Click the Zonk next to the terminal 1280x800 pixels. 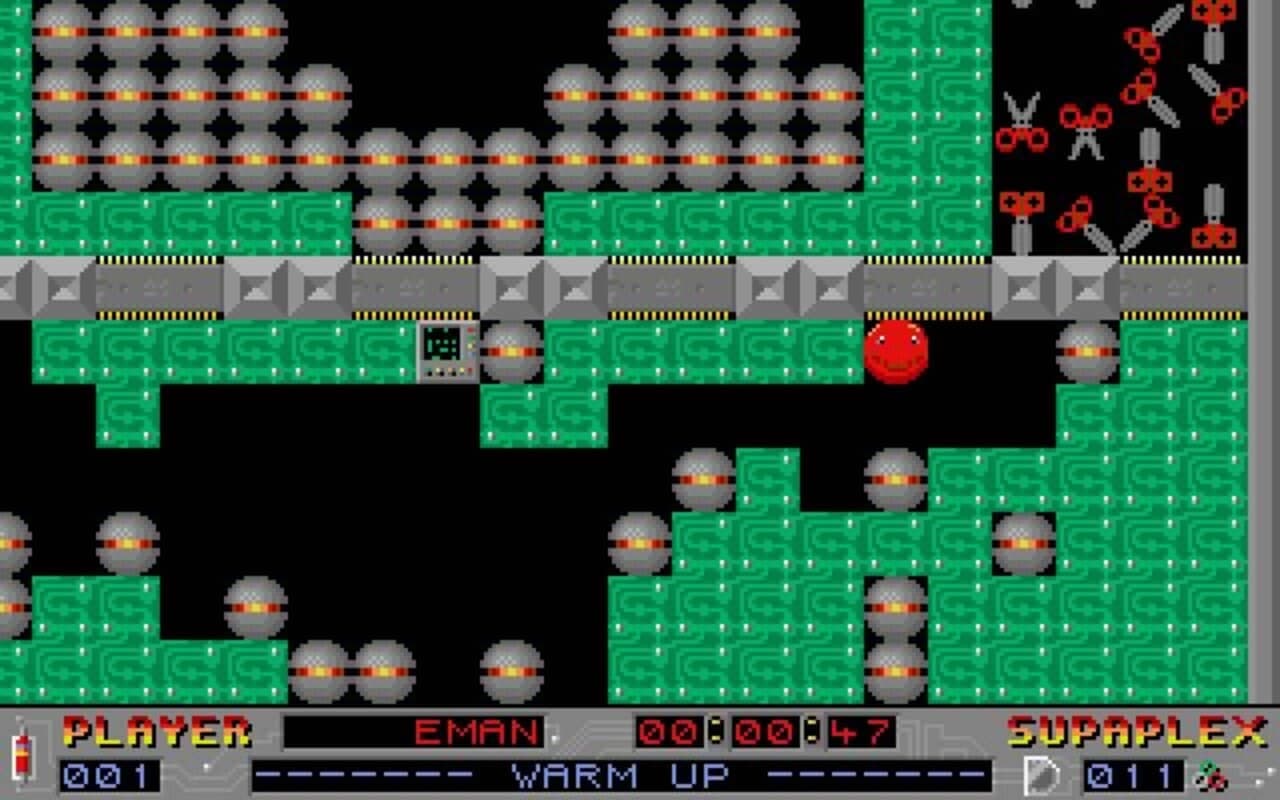(512, 352)
